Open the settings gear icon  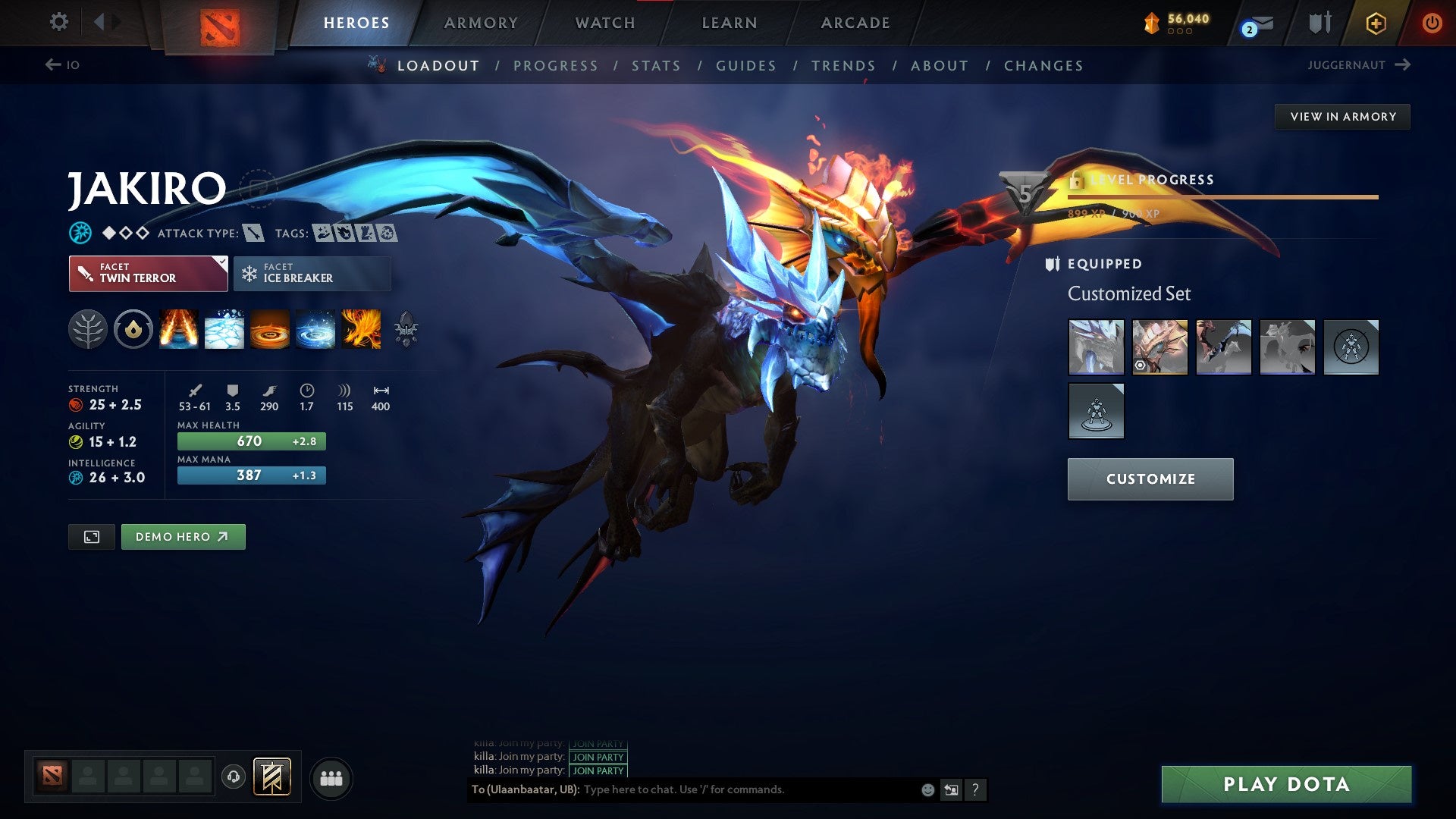click(58, 22)
